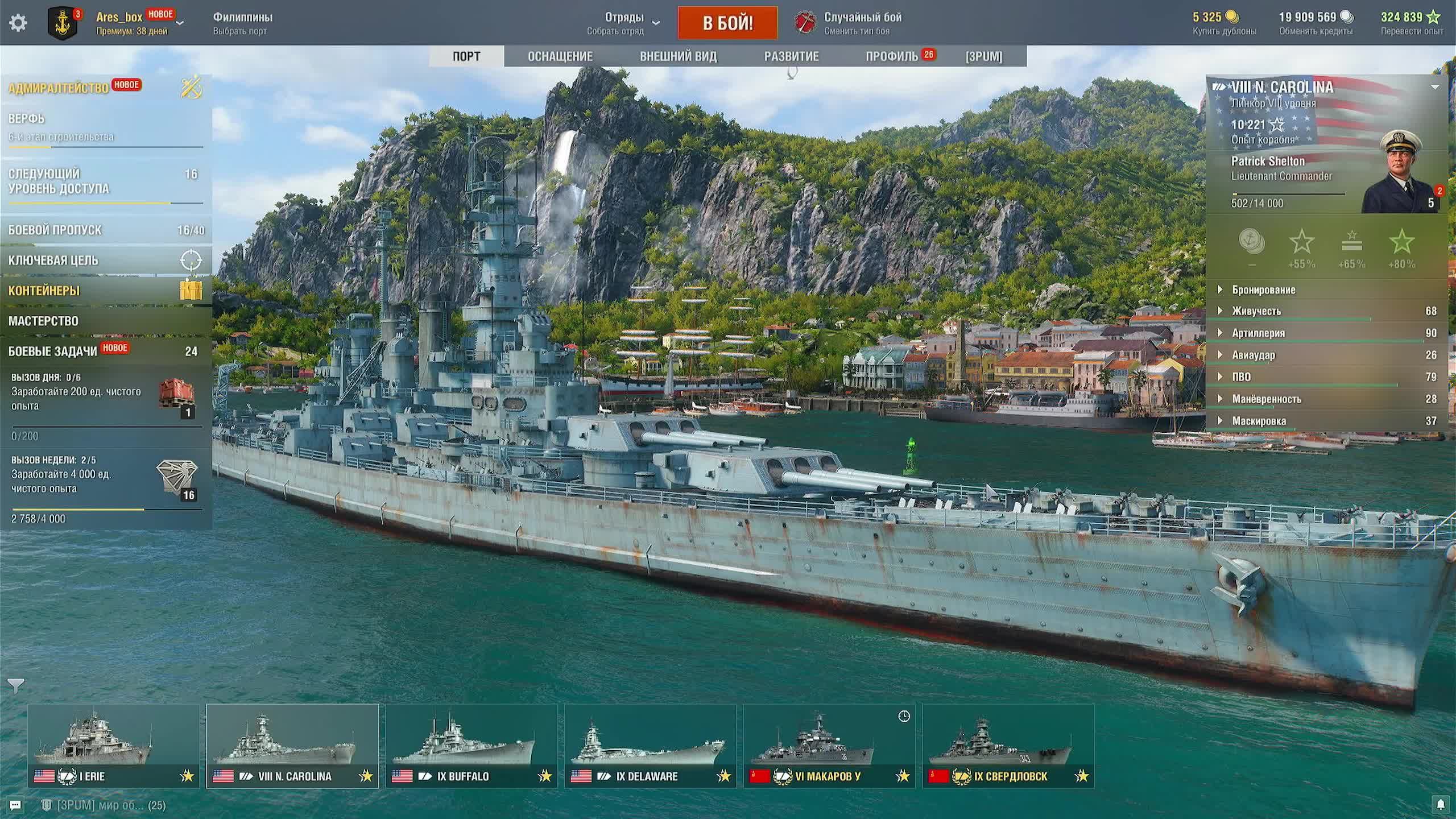Show the БОЕВОЙ ПРОПУСК progress

(x=55, y=230)
